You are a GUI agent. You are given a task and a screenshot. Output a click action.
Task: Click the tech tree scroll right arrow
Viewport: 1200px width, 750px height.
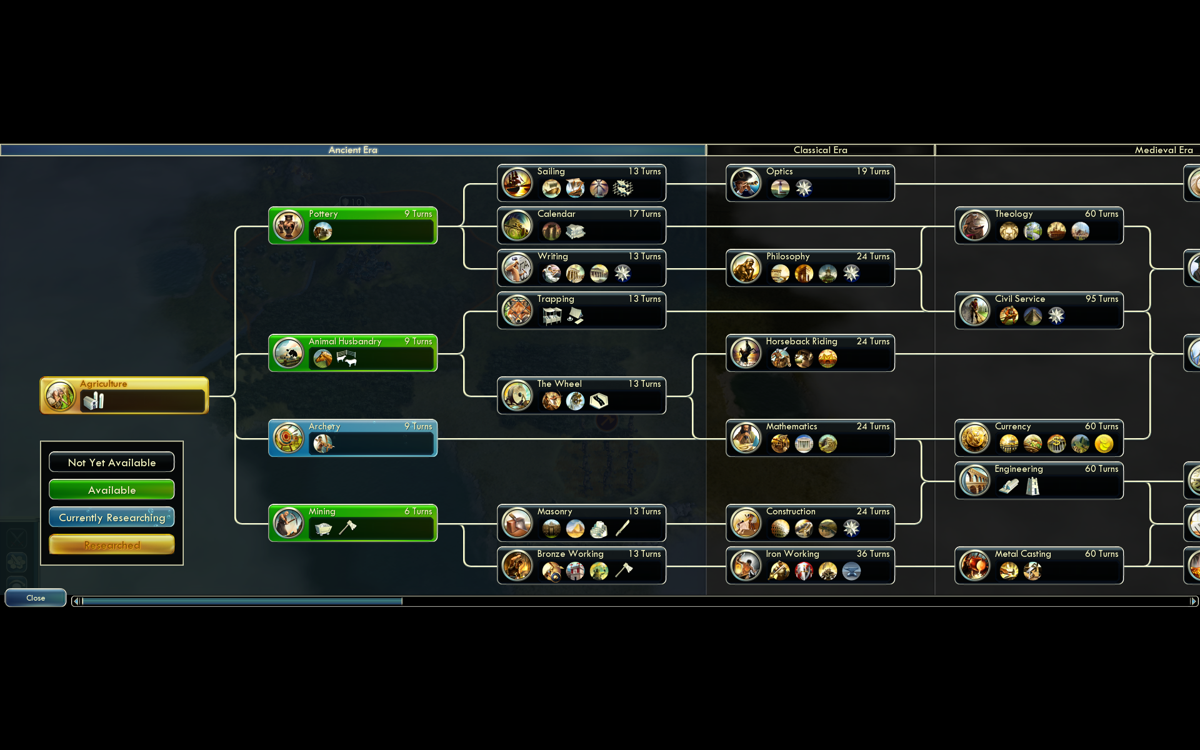tap(1193, 601)
